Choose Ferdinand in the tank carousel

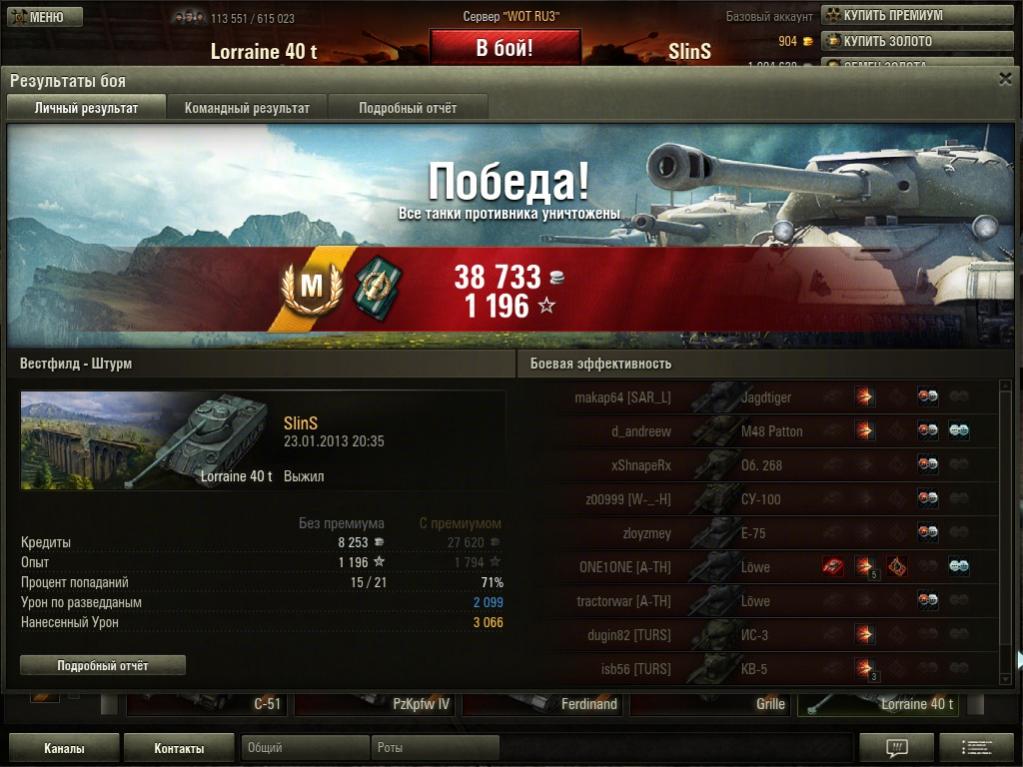tap(544, 704)
